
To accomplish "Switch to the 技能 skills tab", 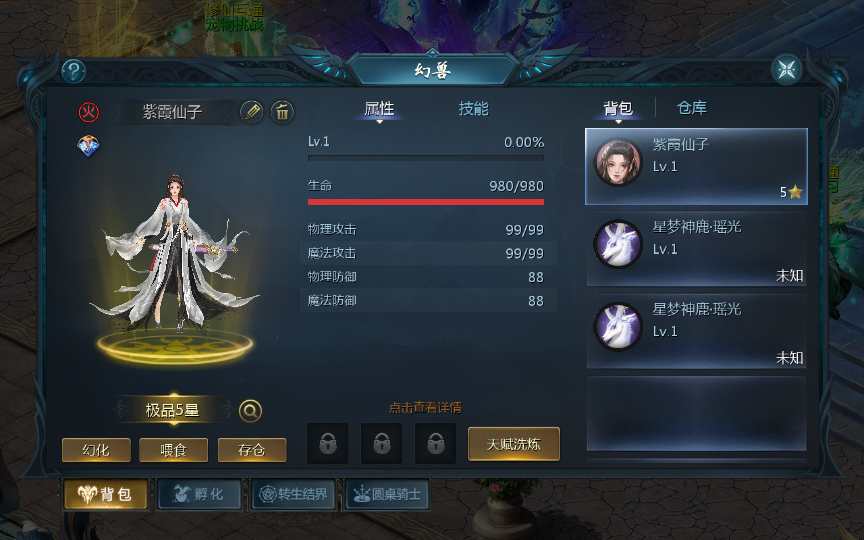I will [x=473, y=109].
